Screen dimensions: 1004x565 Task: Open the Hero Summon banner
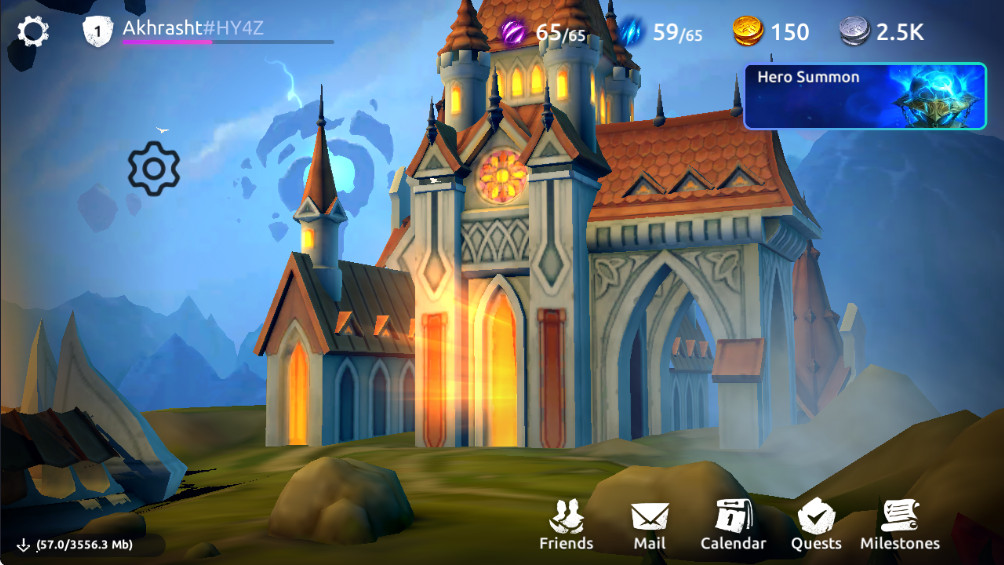pos(864,96)
